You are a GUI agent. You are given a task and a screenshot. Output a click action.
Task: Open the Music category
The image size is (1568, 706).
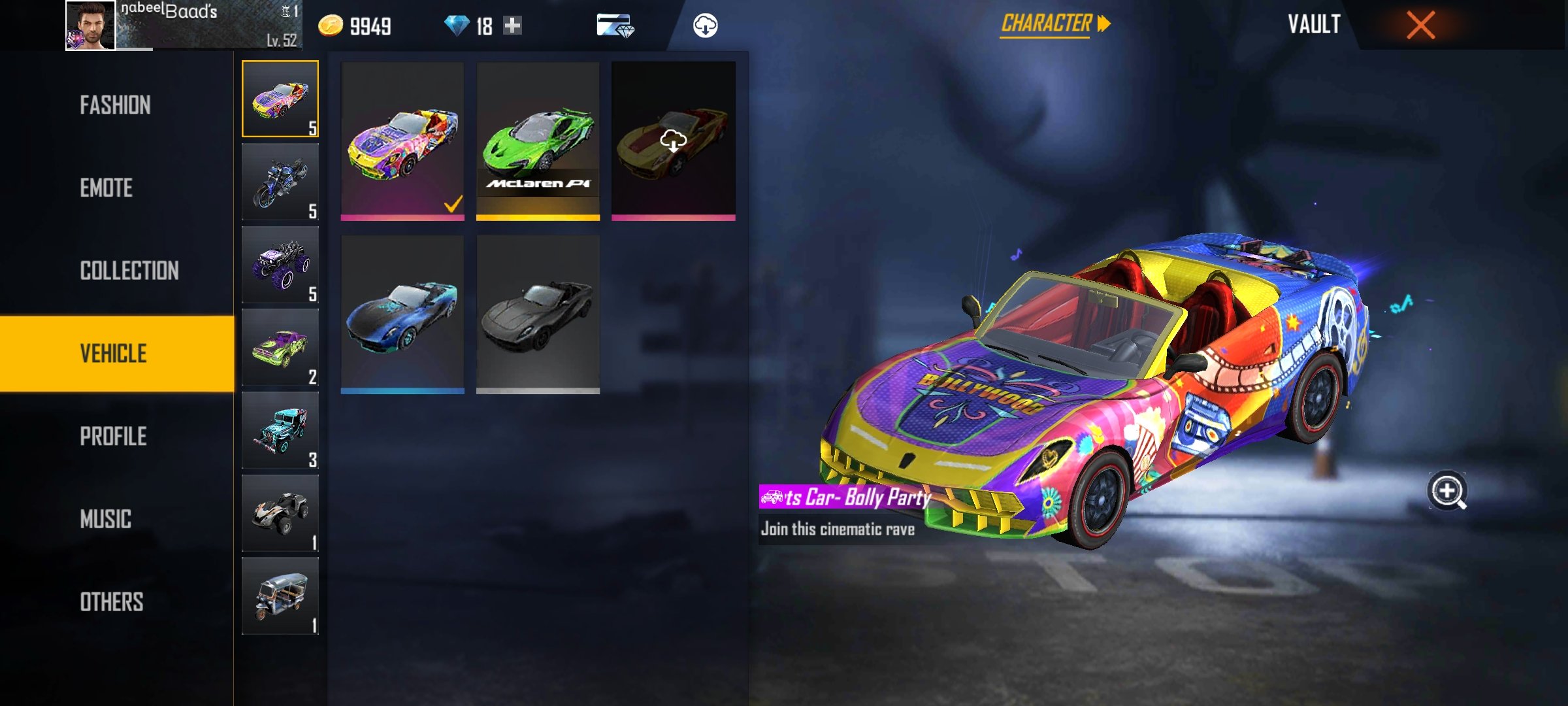pos(106,520)
